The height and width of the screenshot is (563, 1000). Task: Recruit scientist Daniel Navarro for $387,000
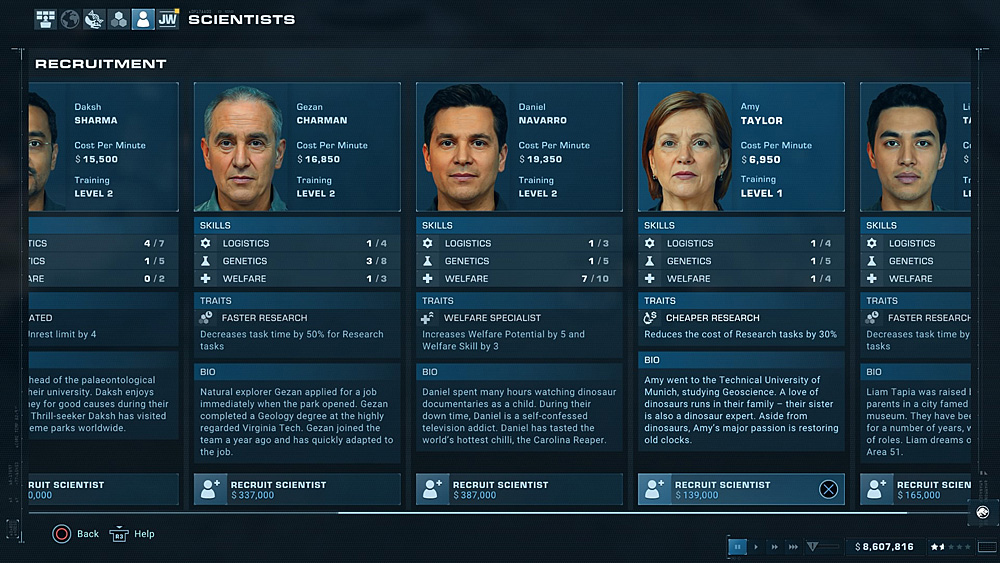[x=519, y=489]
